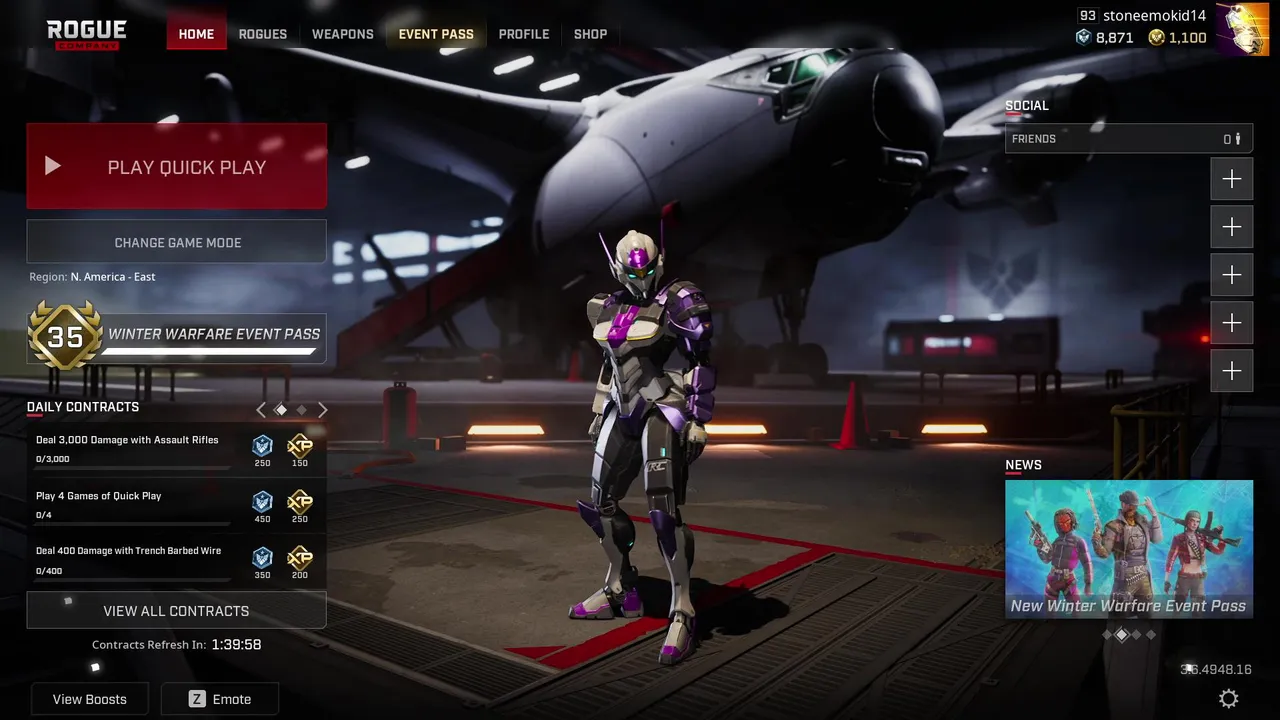
Task: Start a Quick Play match
Action: [176, 167]
